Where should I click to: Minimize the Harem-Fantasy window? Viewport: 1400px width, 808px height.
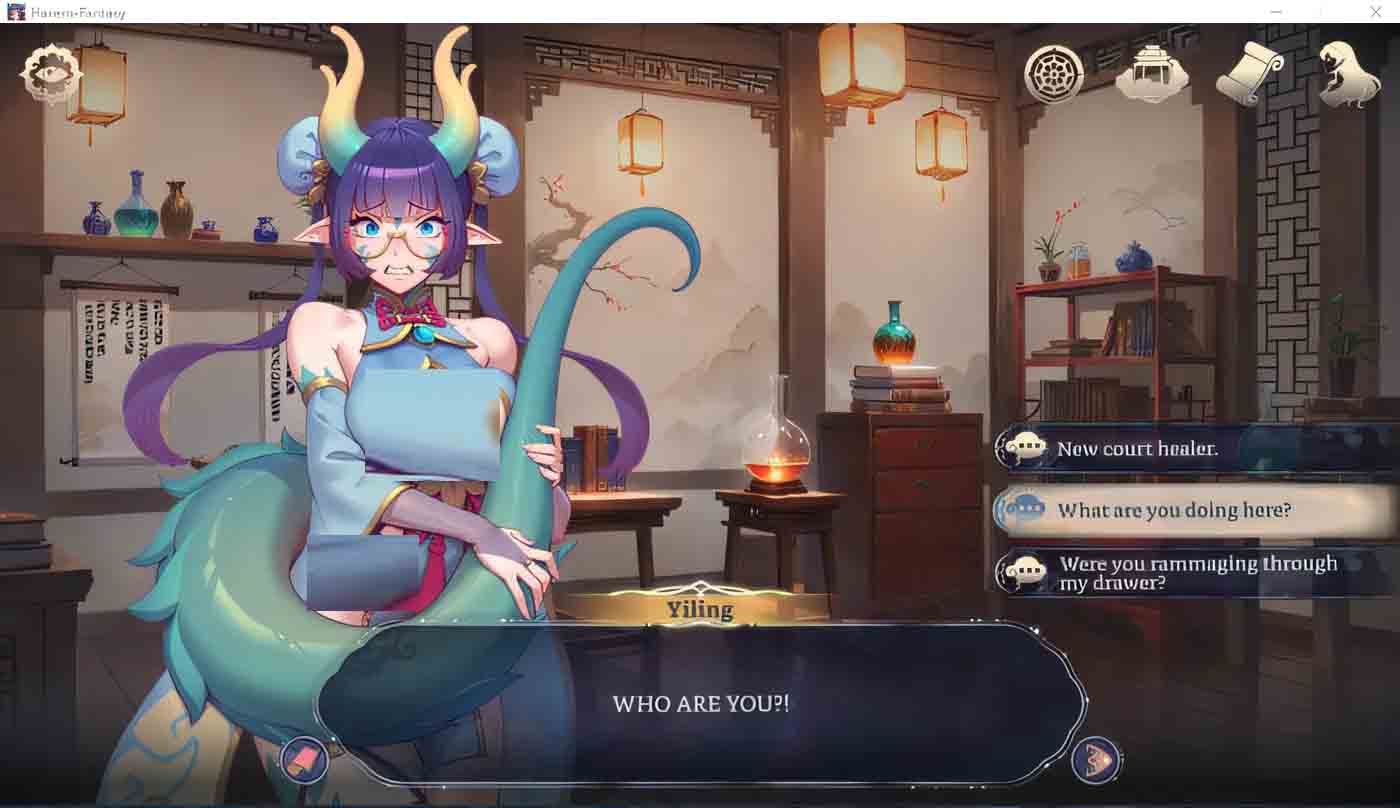1274,12
